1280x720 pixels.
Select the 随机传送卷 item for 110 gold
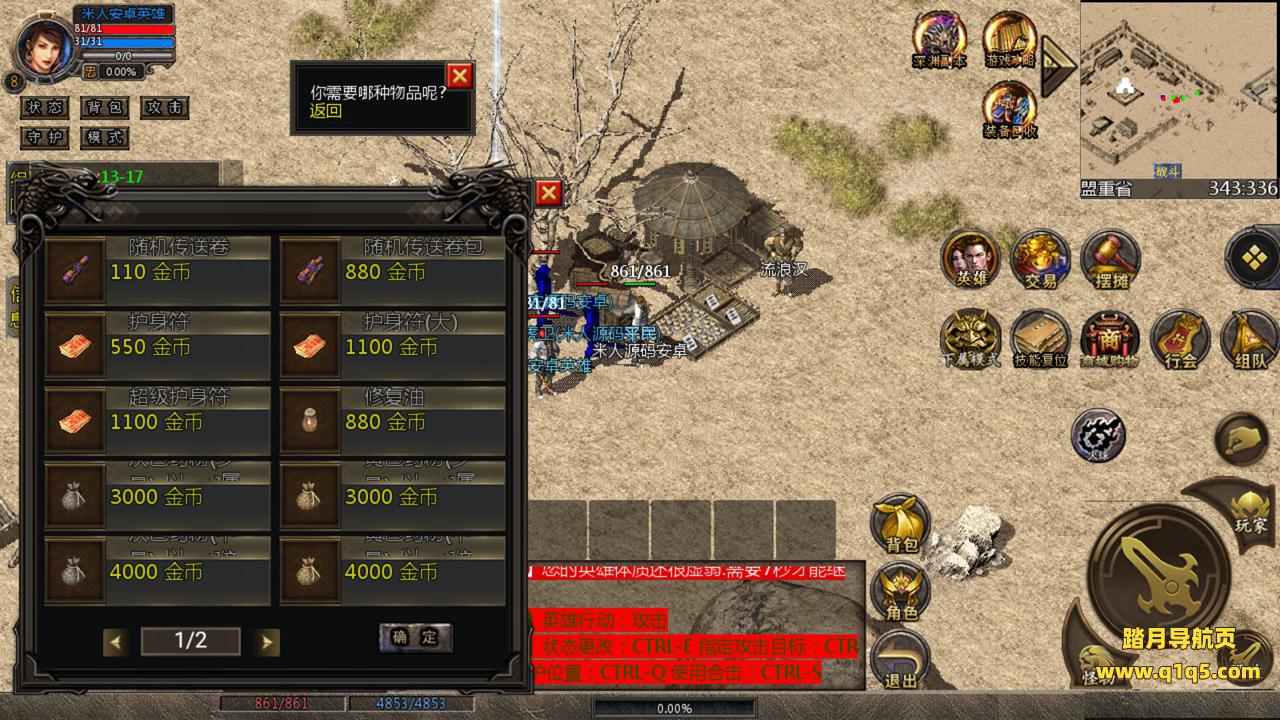click(157, 271)
